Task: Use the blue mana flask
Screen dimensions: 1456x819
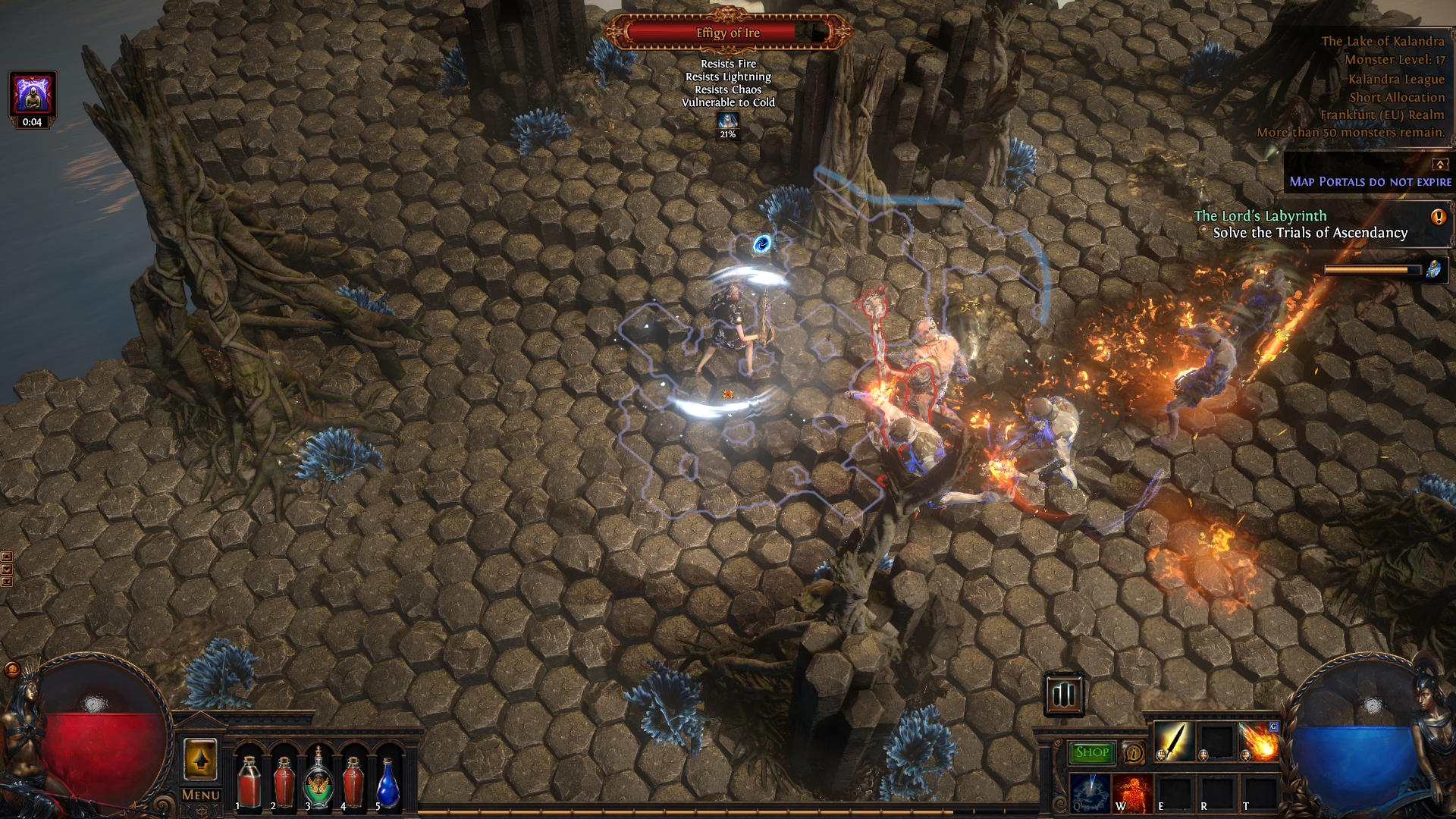Action: pos(388,780)
